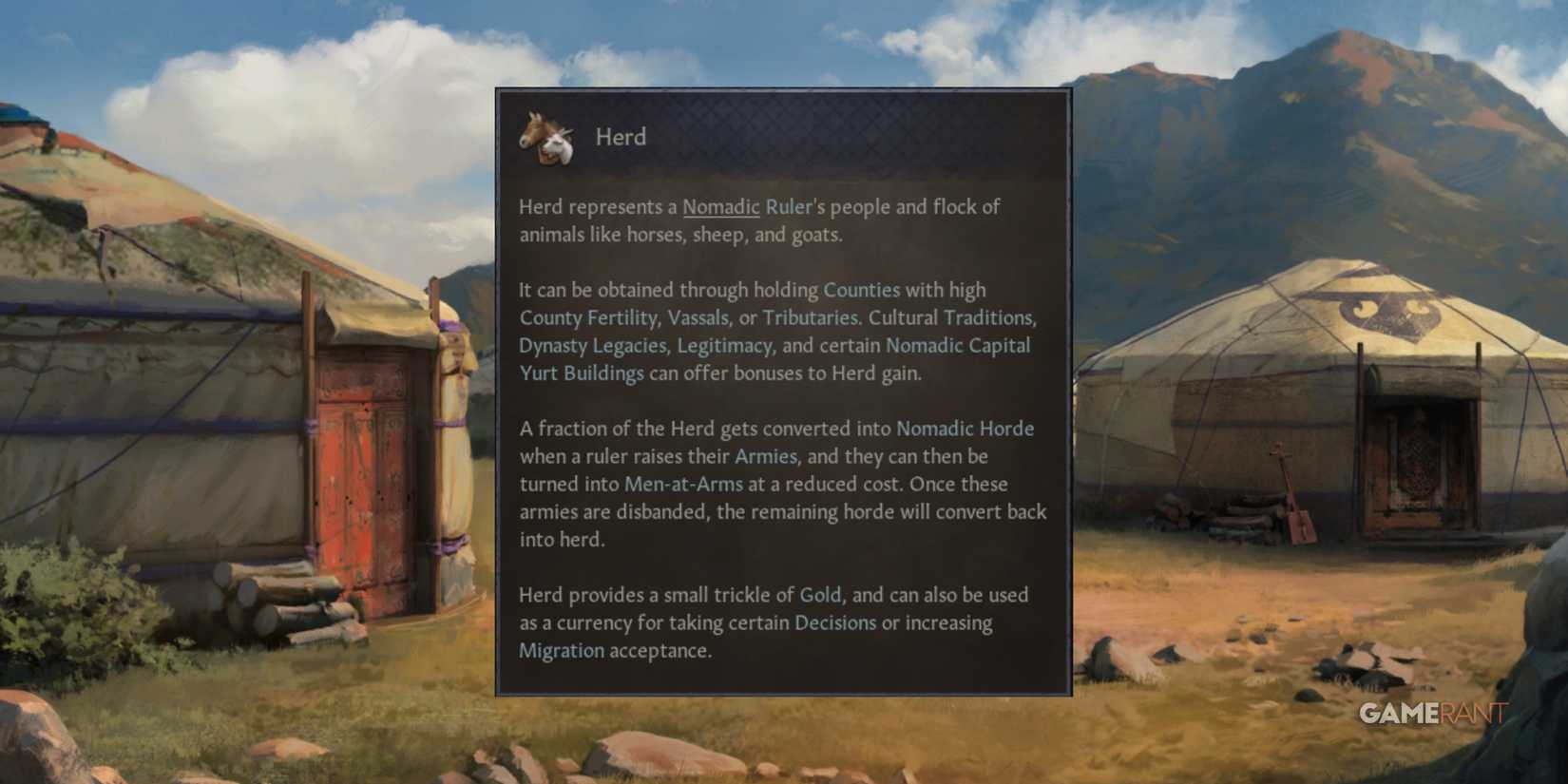Image resolution: width=1568 pixels, height=784 pixels.
Task: Open the Decisions hyperlink
Action: pos(836,623)
